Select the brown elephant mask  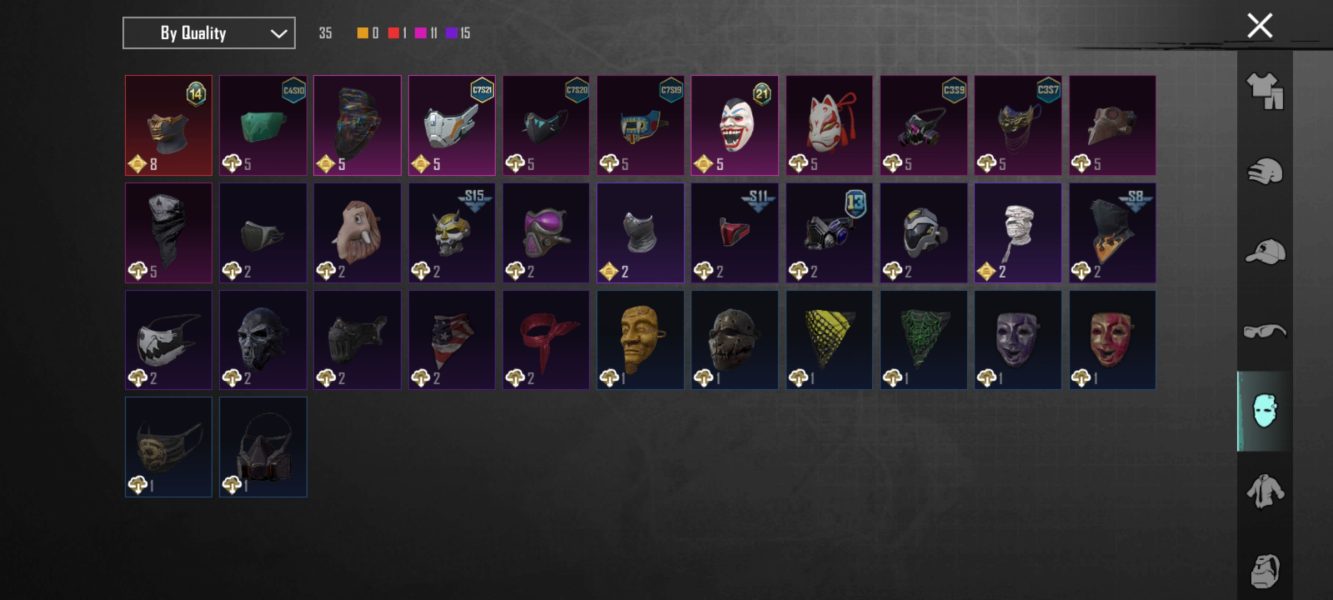[357, 232]
